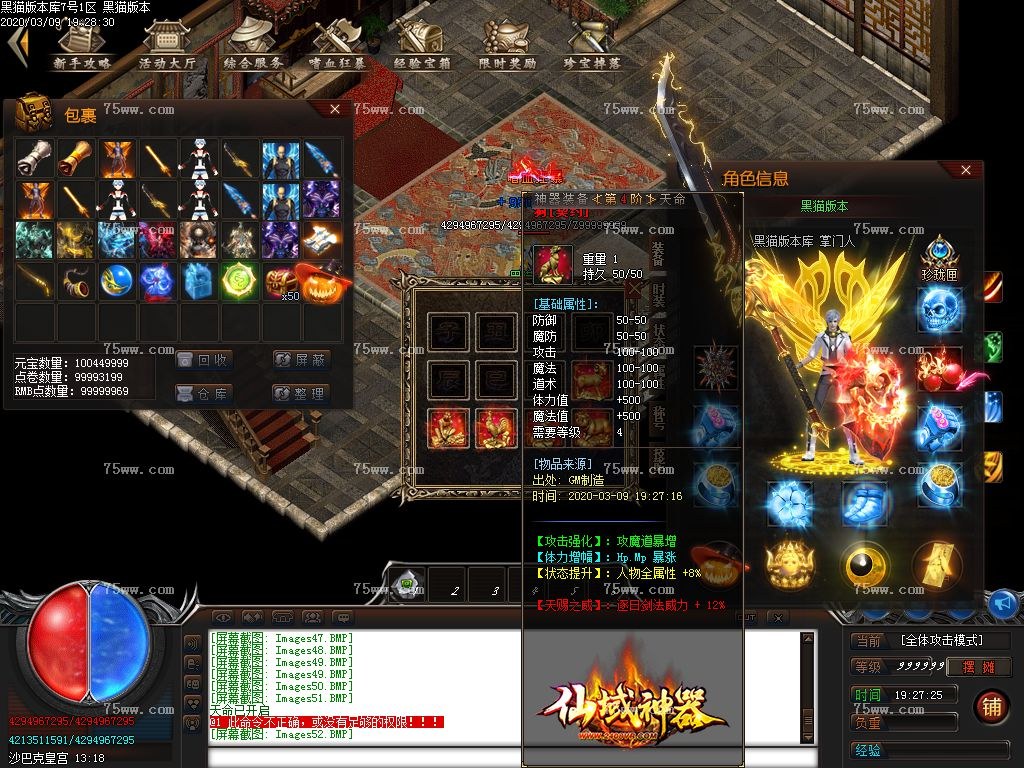Open the 新手攻略 beginner guide
This screenshot has width=1024, height=768.
tap(82, 45)
